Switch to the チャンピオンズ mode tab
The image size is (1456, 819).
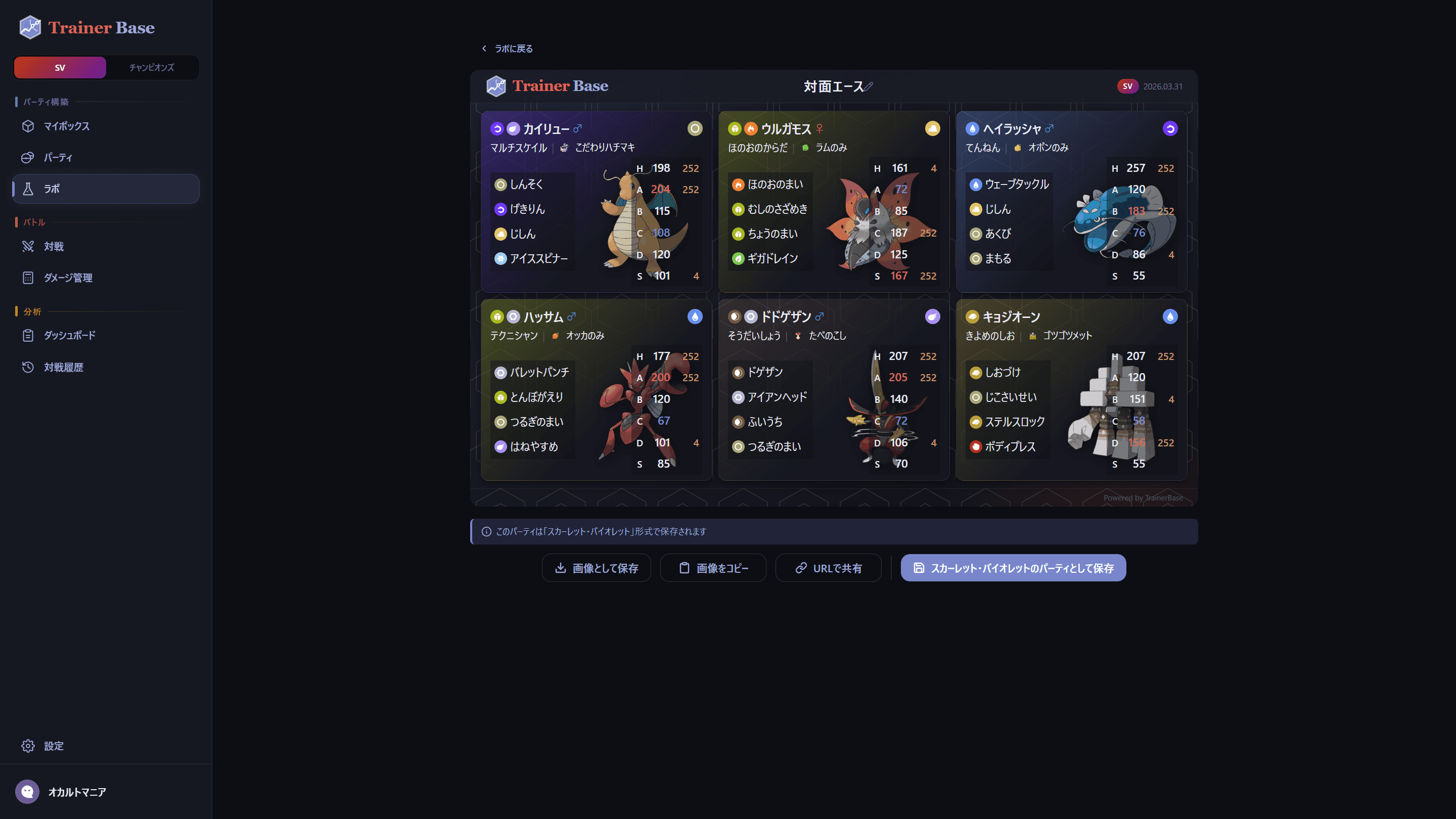coord(152,67)
